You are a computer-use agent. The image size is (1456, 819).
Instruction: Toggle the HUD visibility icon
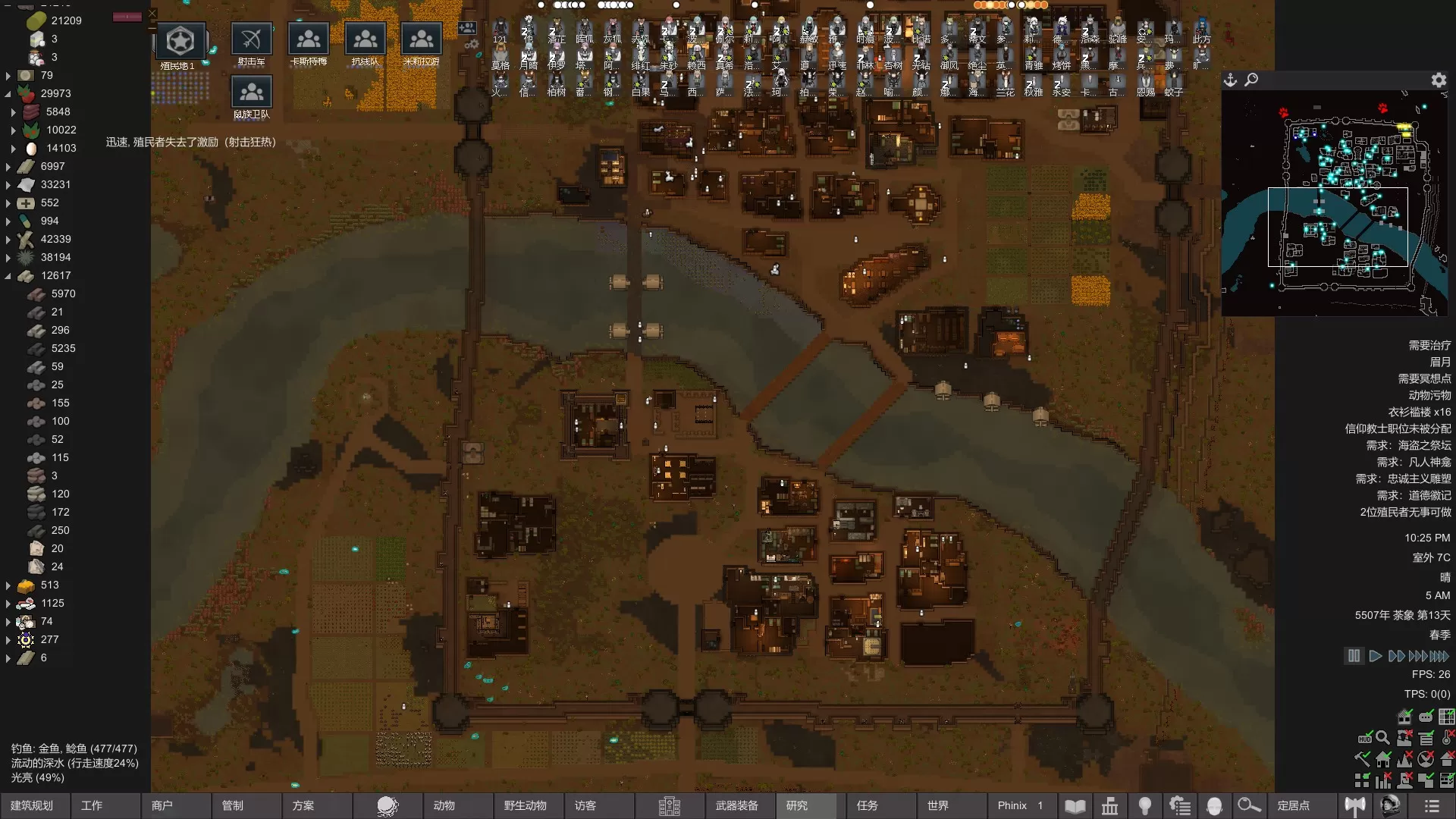click(x=1364, y=738)
